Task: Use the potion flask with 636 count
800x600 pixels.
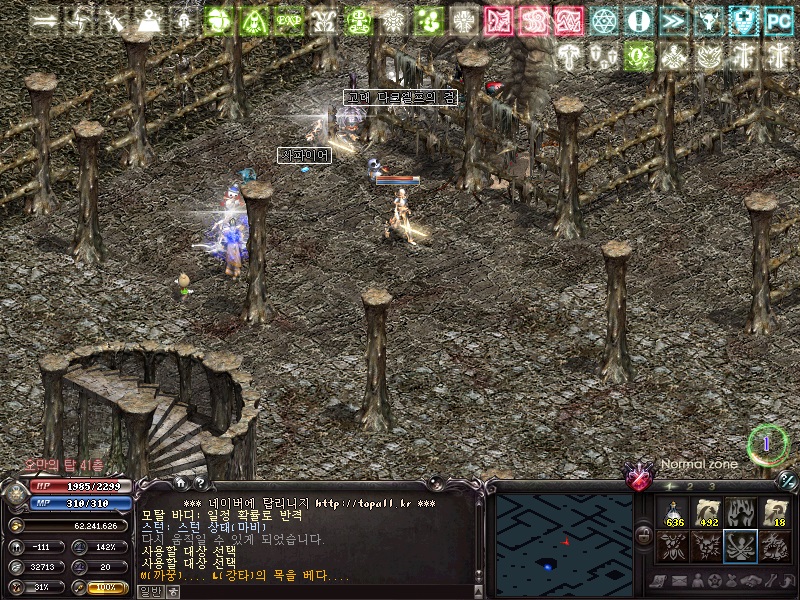Action: pyautogui.click(x=673, y=513)
